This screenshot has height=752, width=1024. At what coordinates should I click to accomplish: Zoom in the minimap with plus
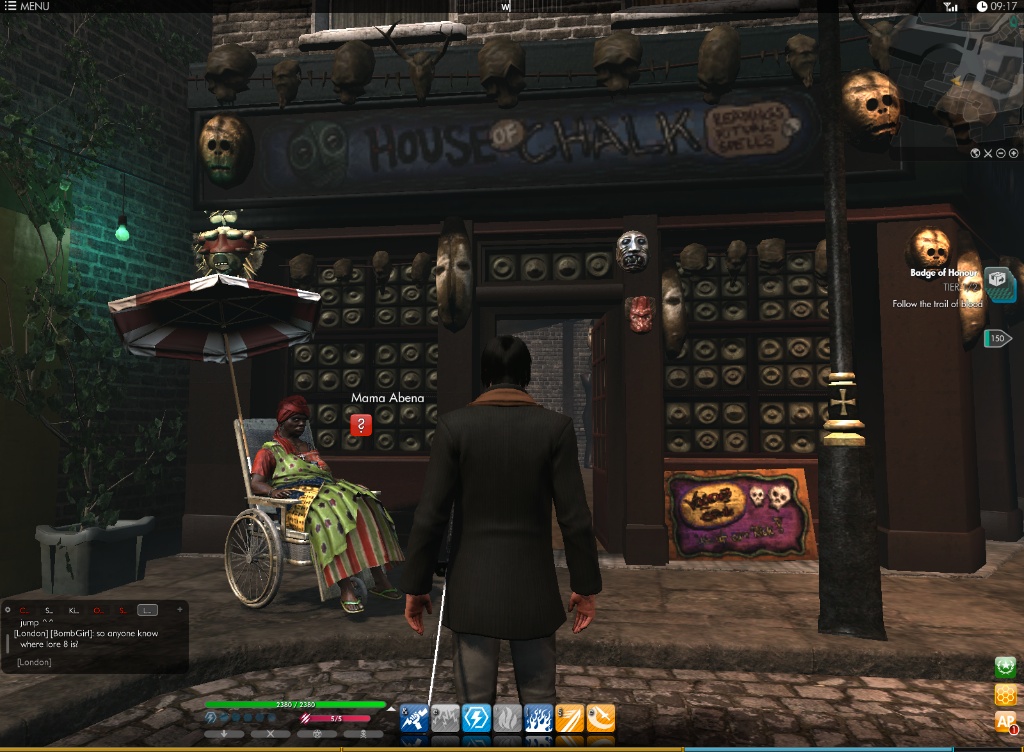point(1013,153)
